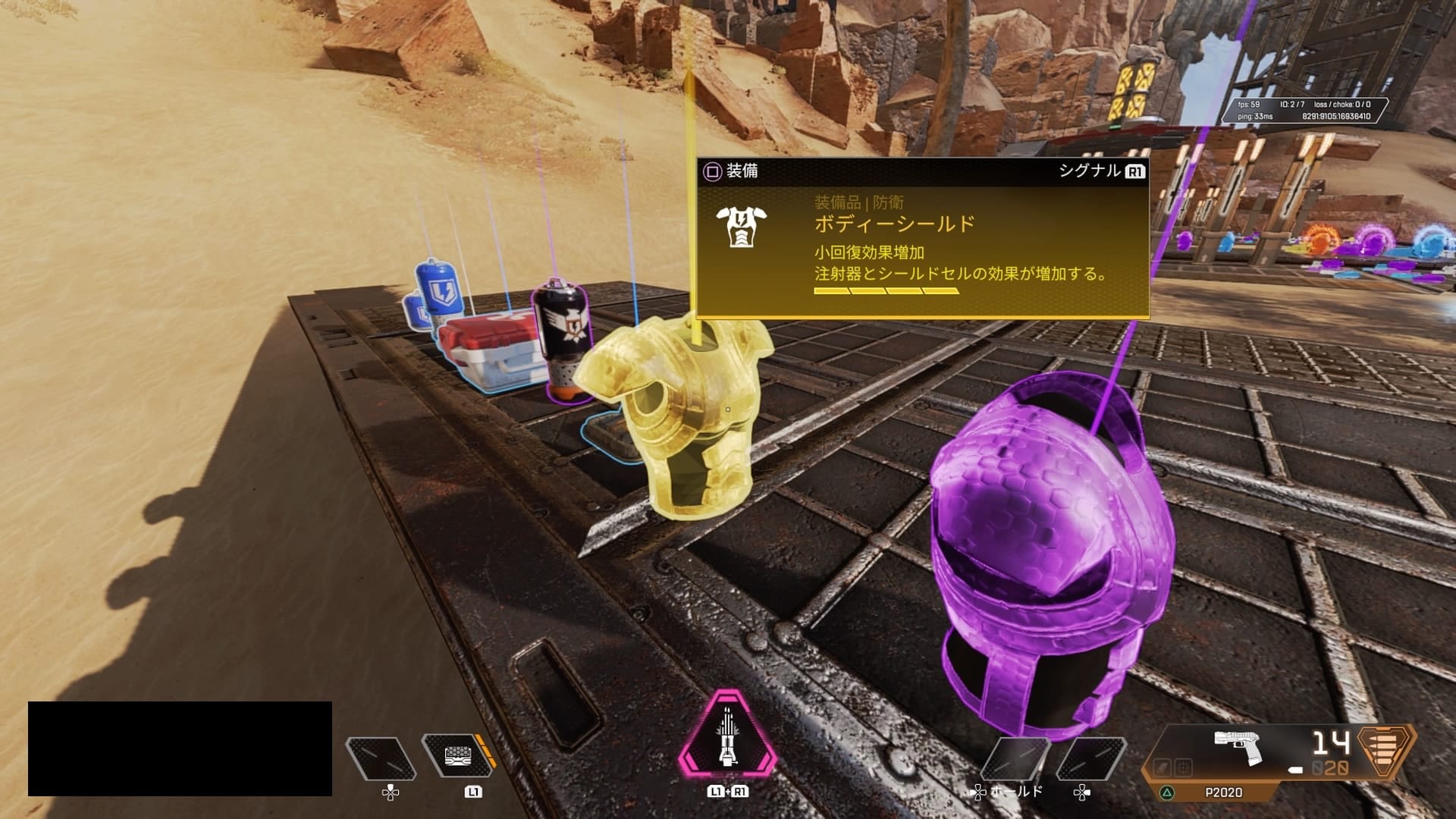Viewport: 1456px width, 819px height.
Task: Click the P2020 weapon name label
Action: (x=1223, y=792)
